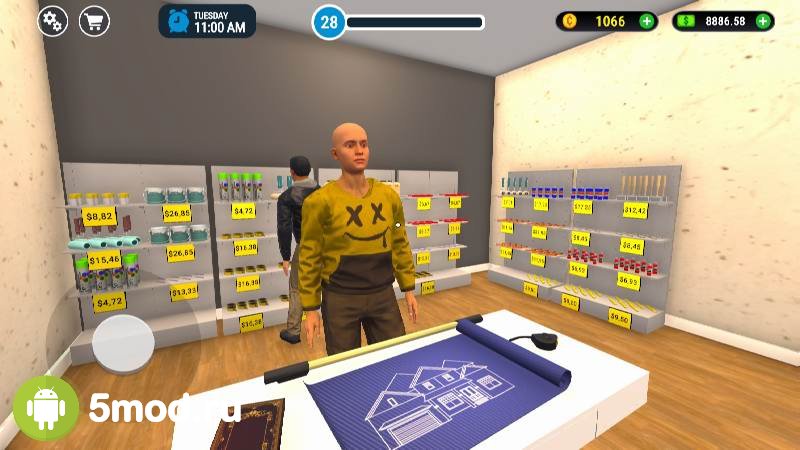Open the shopping cart store
This screenshot has height=450, width=800.
coord(95,21)
